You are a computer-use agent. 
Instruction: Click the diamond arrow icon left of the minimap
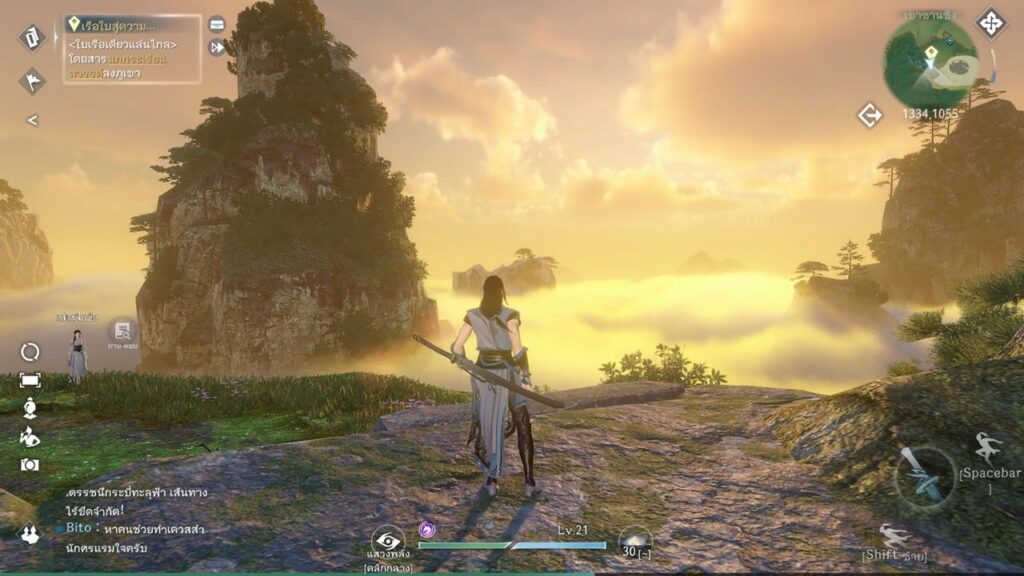click(869, 115)
